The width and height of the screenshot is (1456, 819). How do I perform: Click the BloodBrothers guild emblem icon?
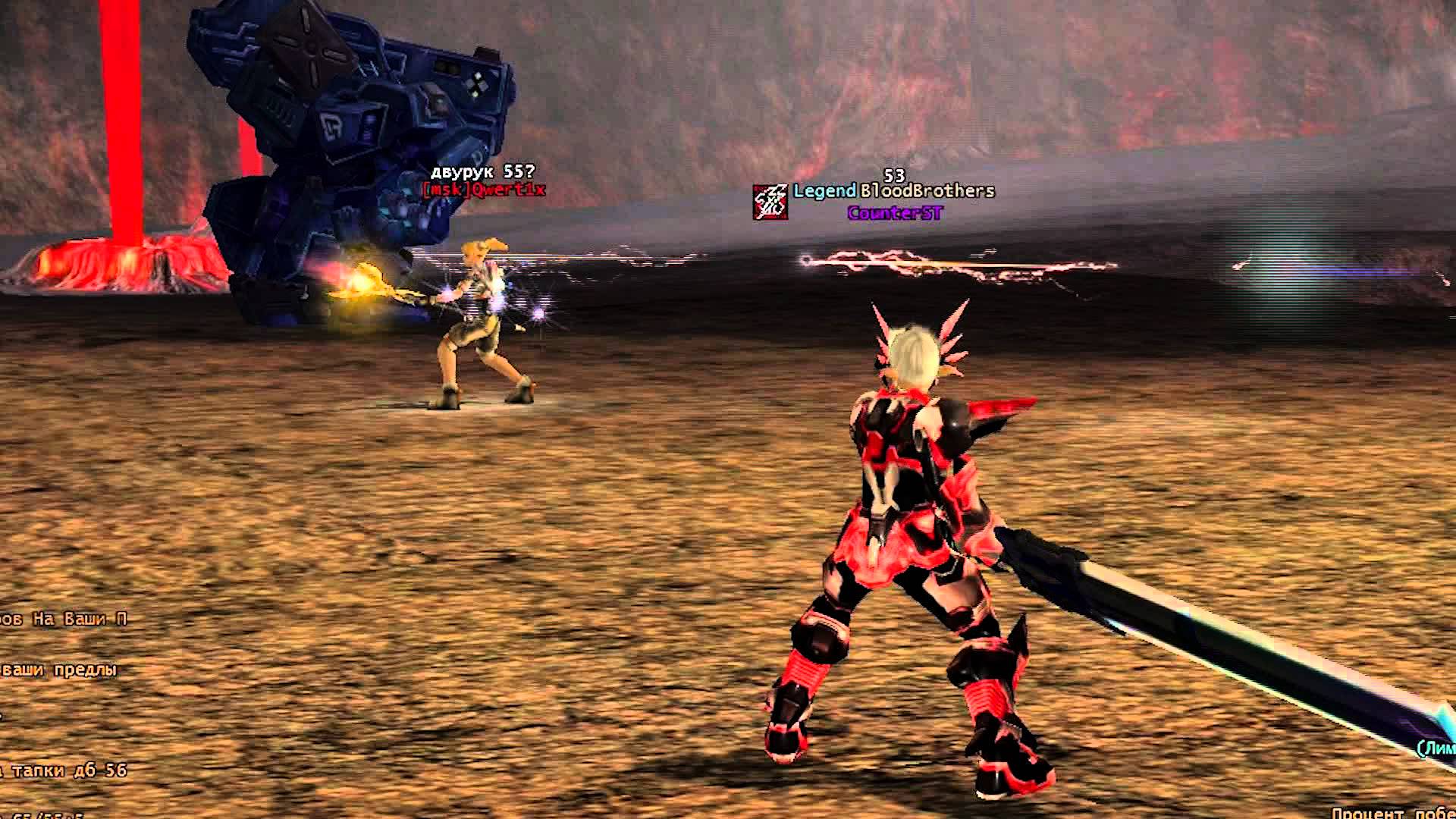coord(770,202)
